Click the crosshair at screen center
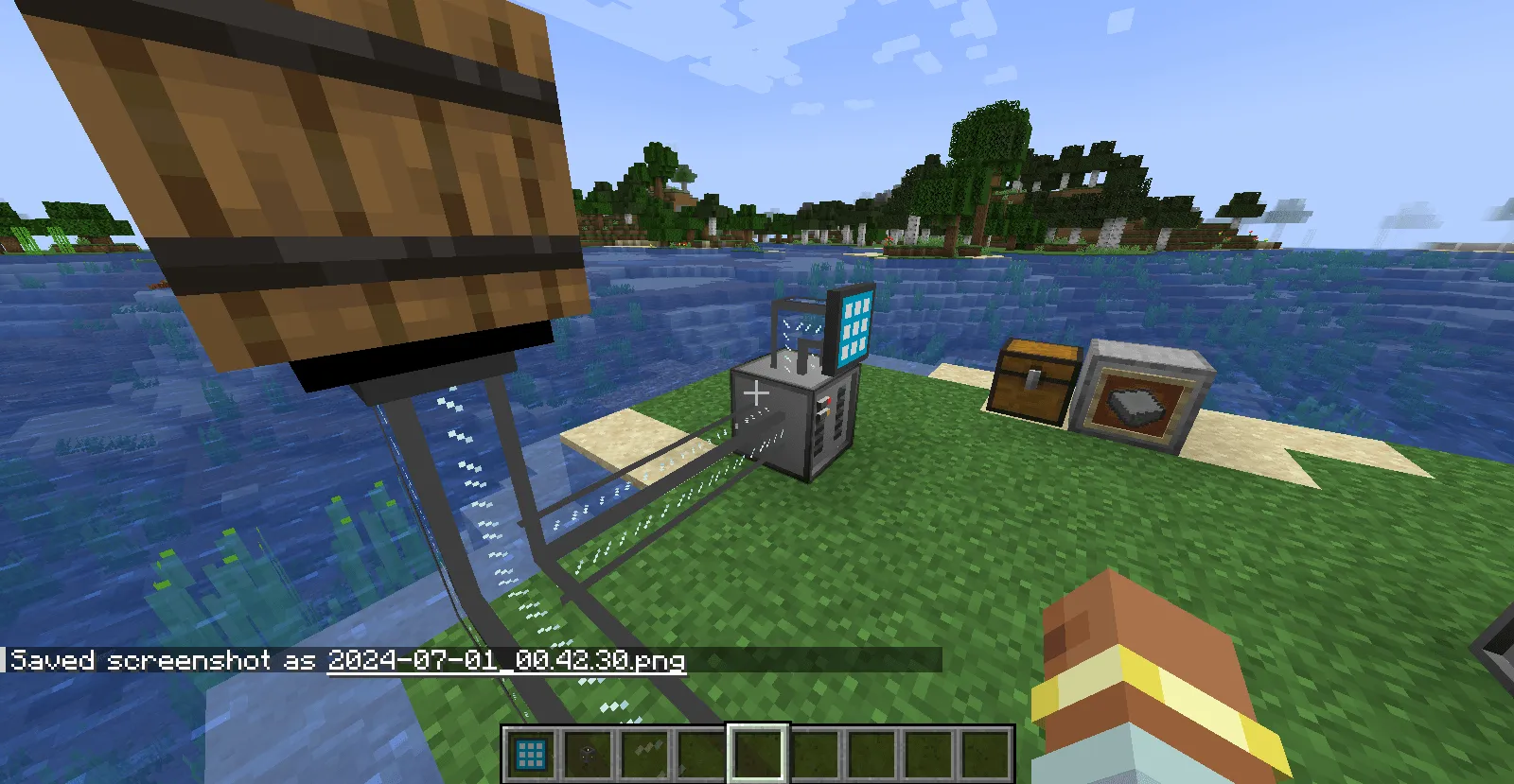The width and height of the screenshot is (1514, 784). click(x=757, y=392)
